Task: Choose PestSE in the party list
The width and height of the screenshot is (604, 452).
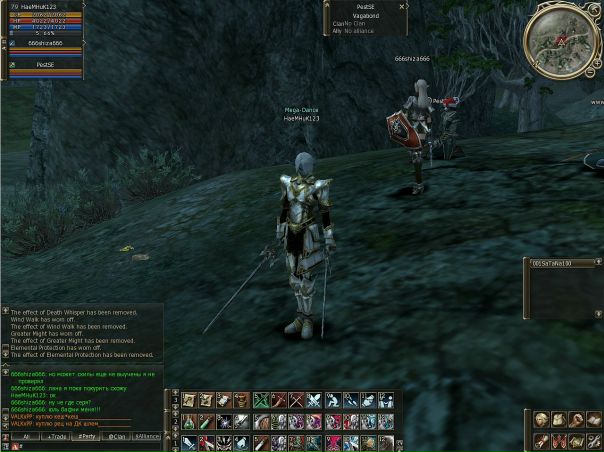Action: (45, 64)
